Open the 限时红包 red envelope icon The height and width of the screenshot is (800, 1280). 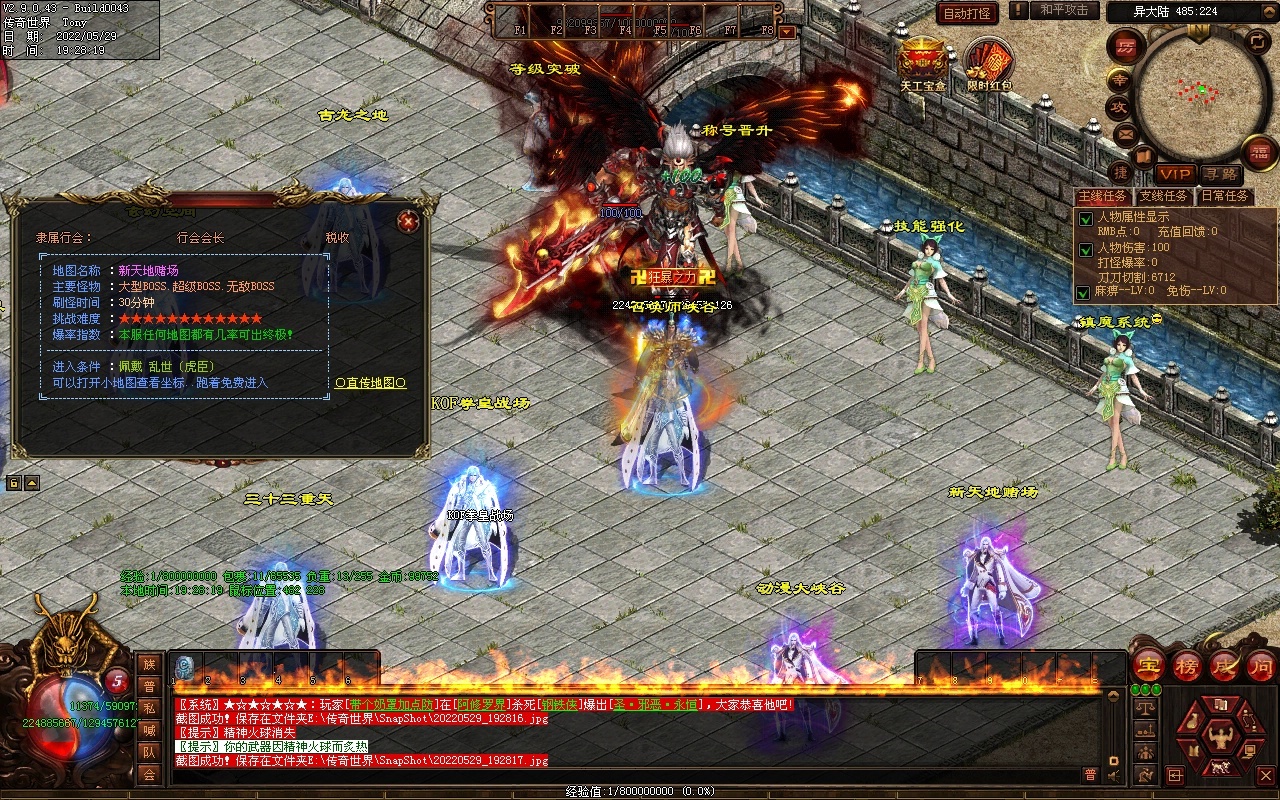(989, 64)
